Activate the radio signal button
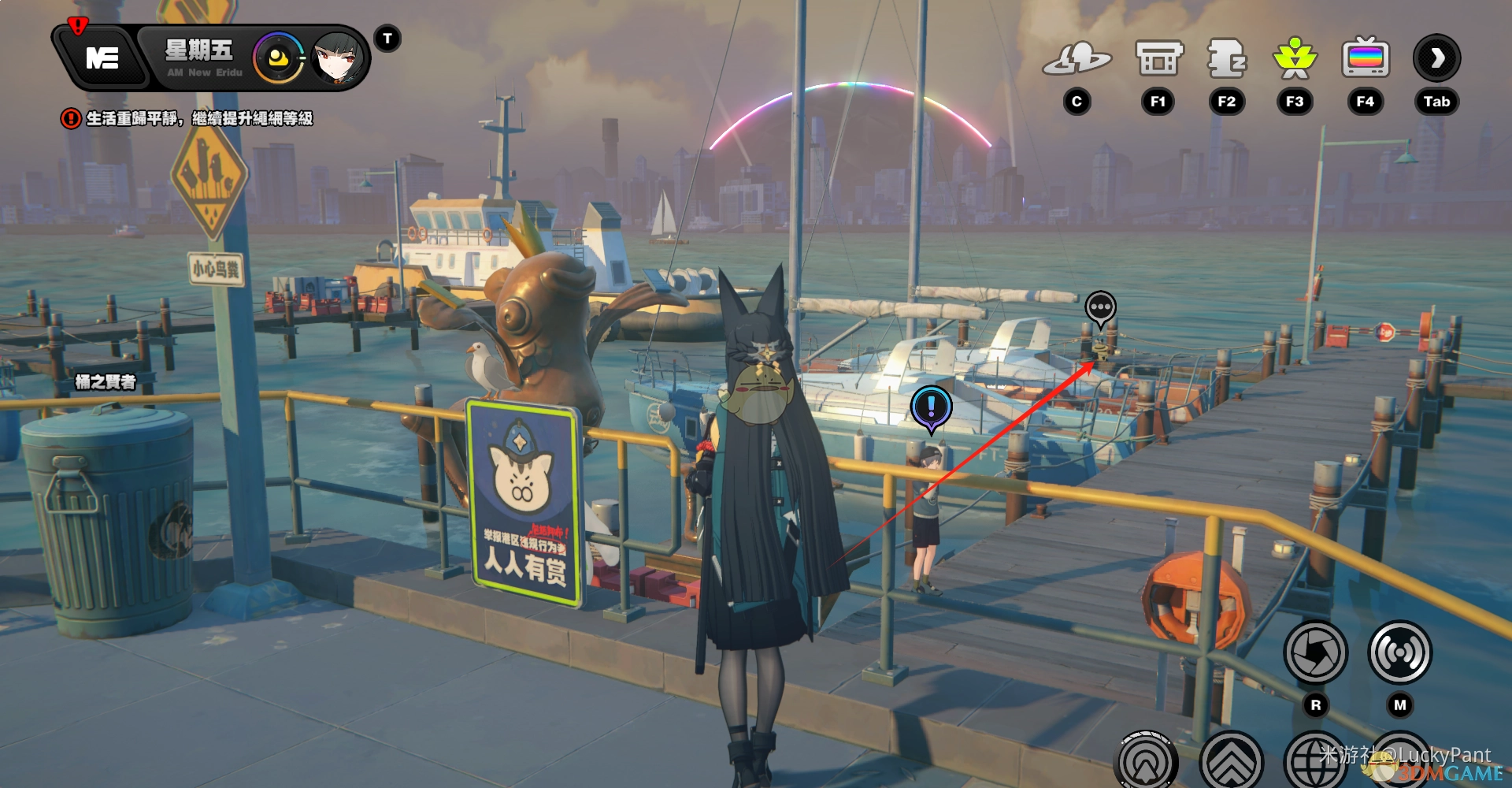This screenshot has height=788, width=1512. tap(1399, 652)
